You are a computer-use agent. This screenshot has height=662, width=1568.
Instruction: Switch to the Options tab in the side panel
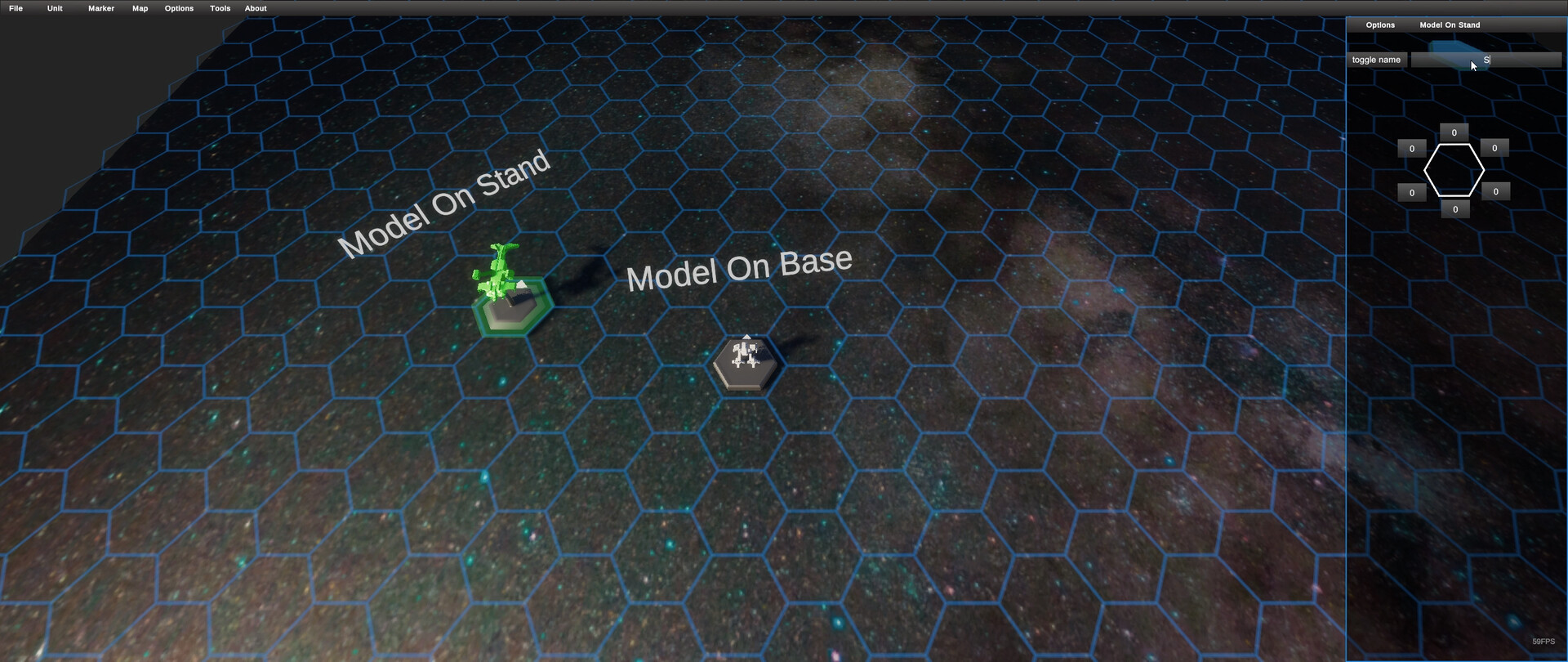[x=1380, y=25]
